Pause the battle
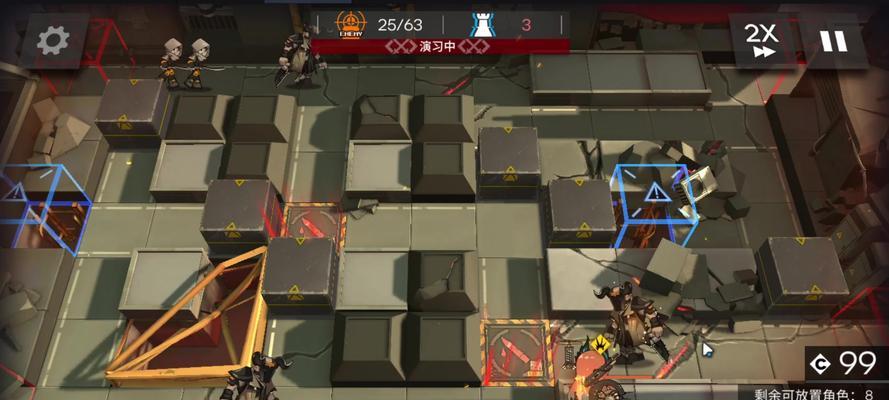Screen dimensions: 889x400 833,40
